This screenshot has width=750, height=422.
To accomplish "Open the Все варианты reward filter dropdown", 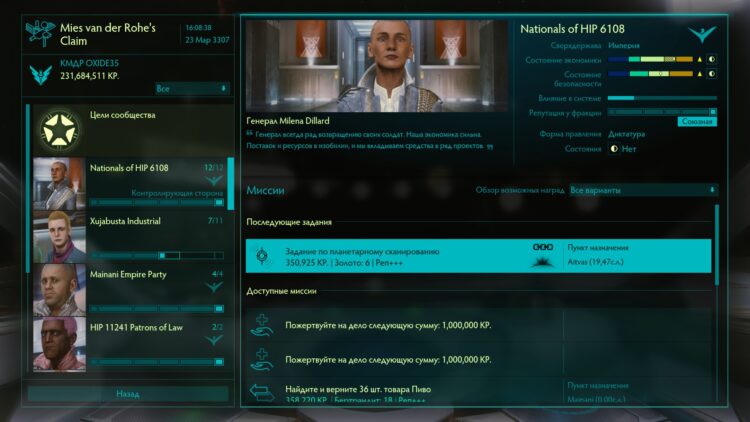I will coord(642,190).
